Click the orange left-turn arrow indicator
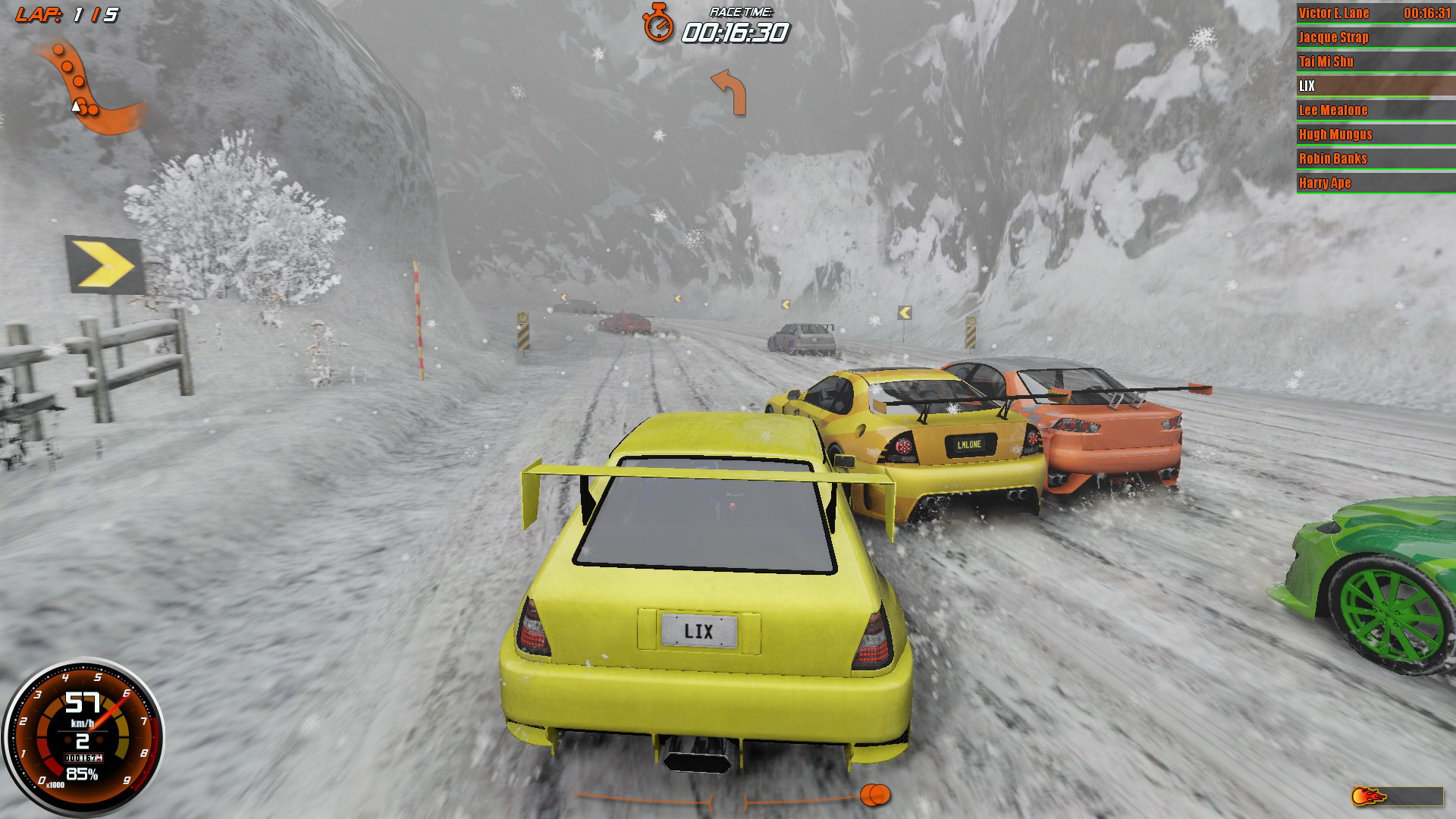Image resolution: width=1456 pixels, height=819 pixels. [x=729, y=92]
